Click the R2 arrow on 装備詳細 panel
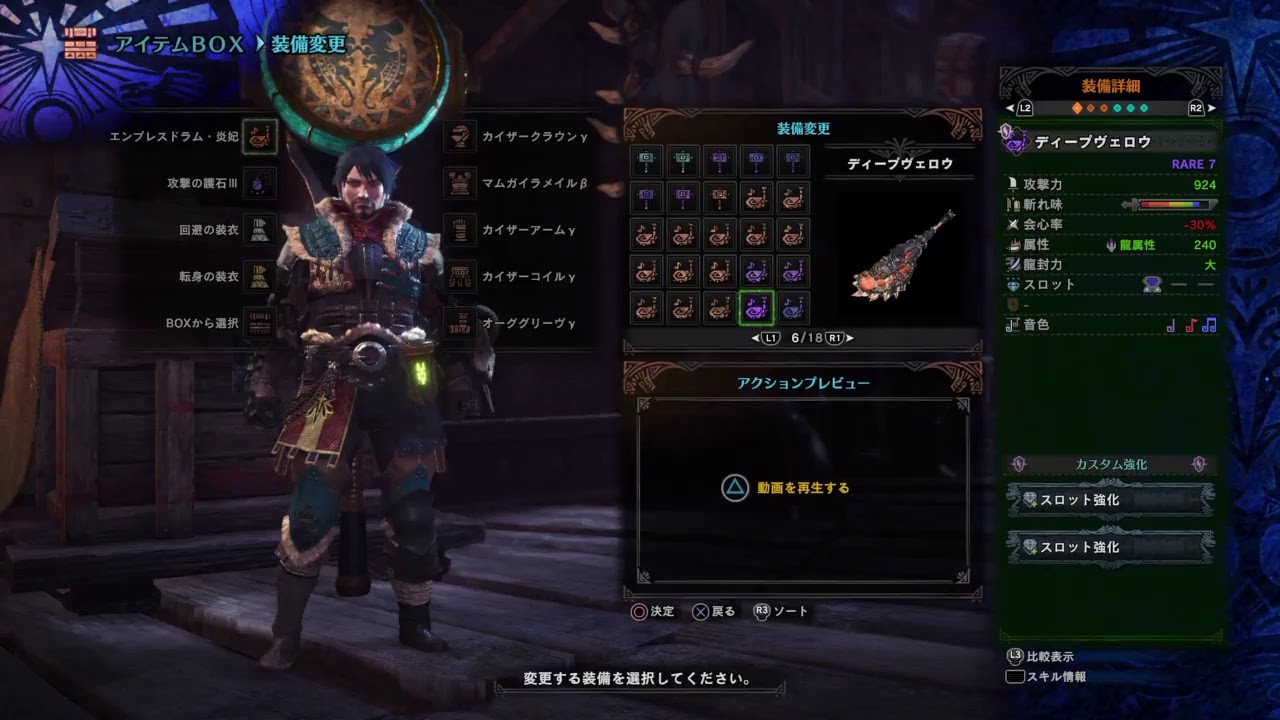Viewport: 1280px width, 720px height. [x=1196, y=109]
